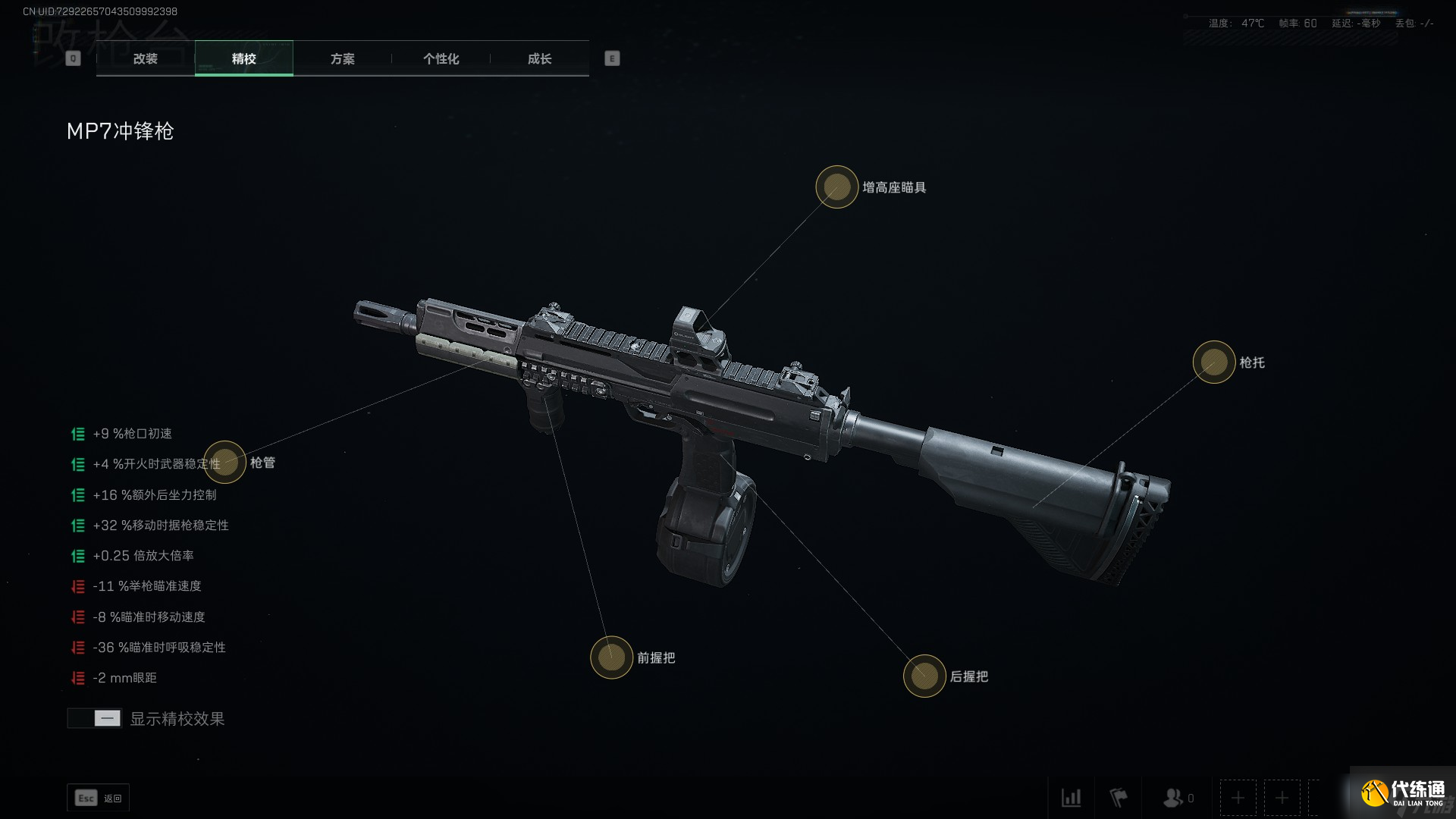The height and width of the screenshot is (819, 1456).
Task: Choose the 后握把 calibration node
Action: point(924,676)
